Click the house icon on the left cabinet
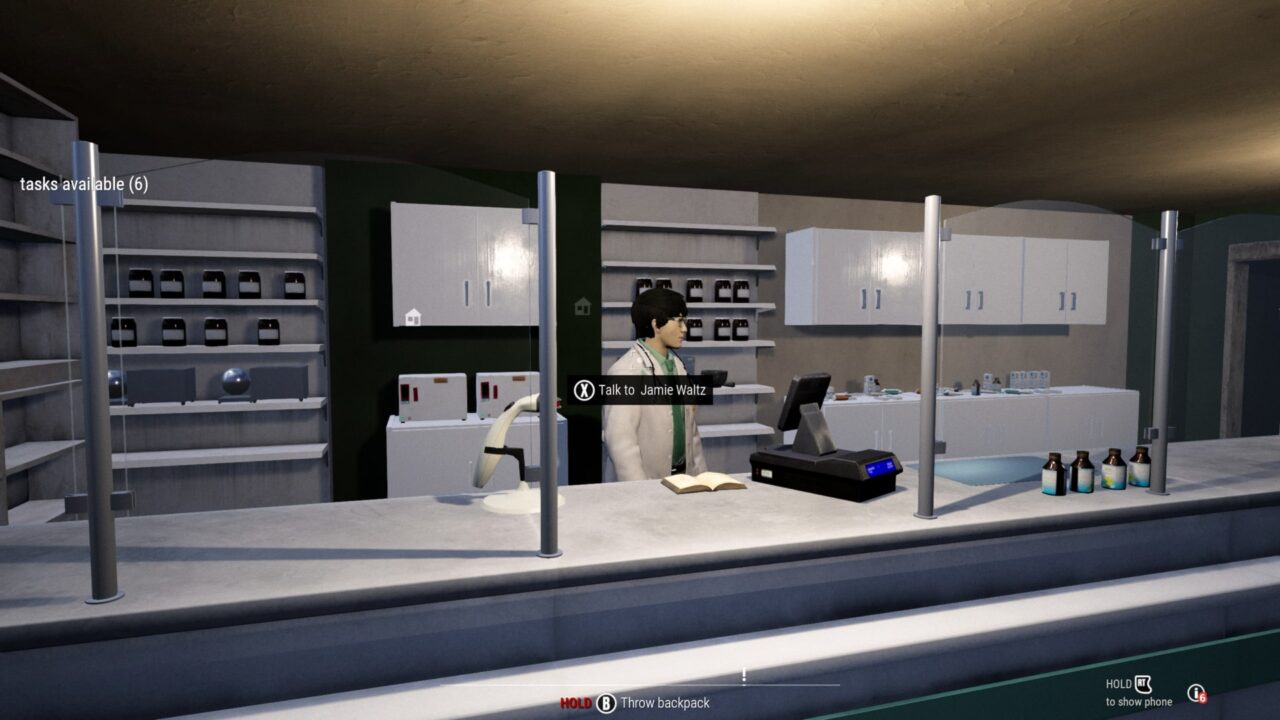Image resolution: width=1280 pixels, height=720 pixels. (413, 317)
